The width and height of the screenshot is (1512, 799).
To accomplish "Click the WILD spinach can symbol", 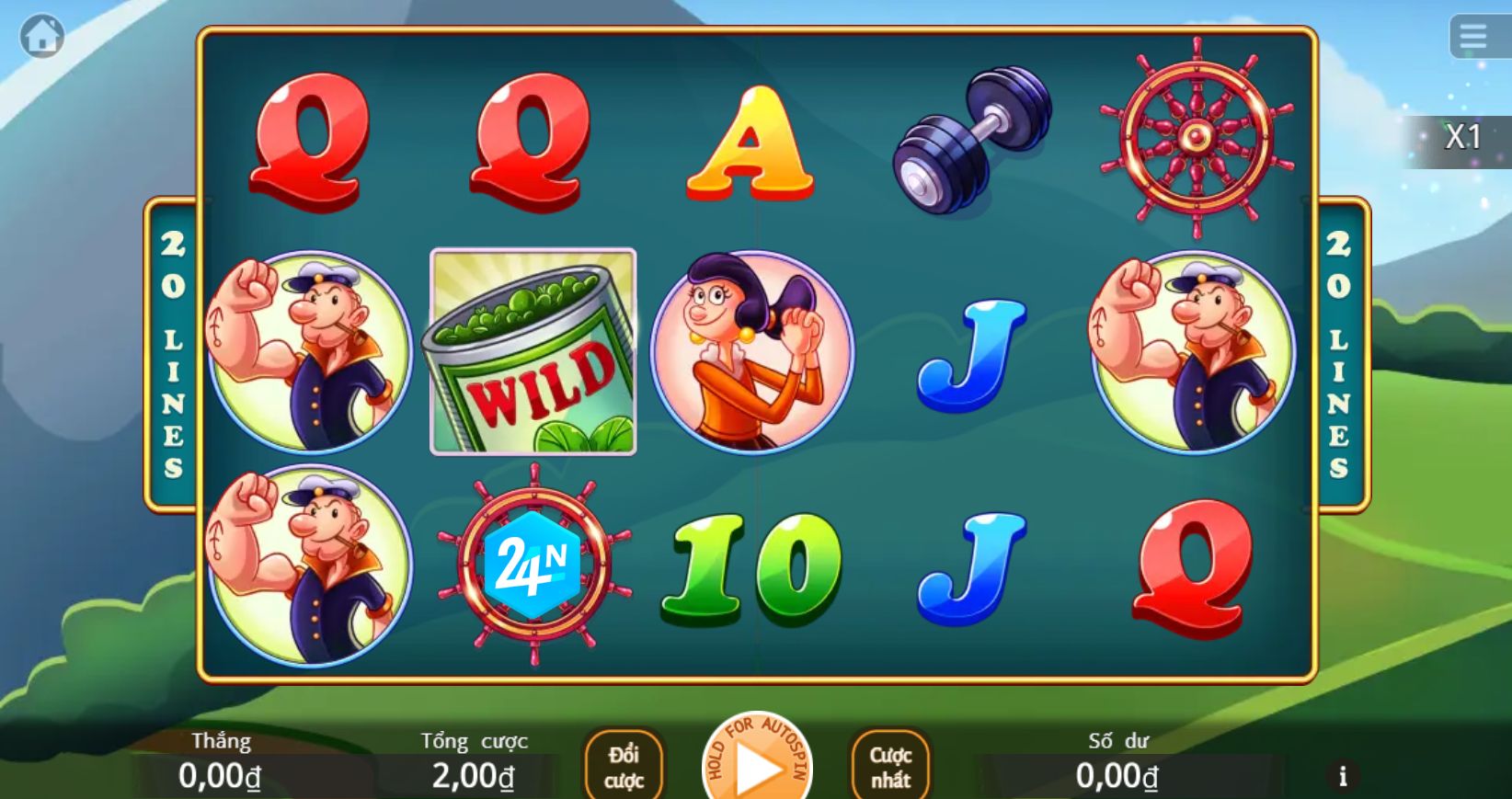I will [532, 352].
